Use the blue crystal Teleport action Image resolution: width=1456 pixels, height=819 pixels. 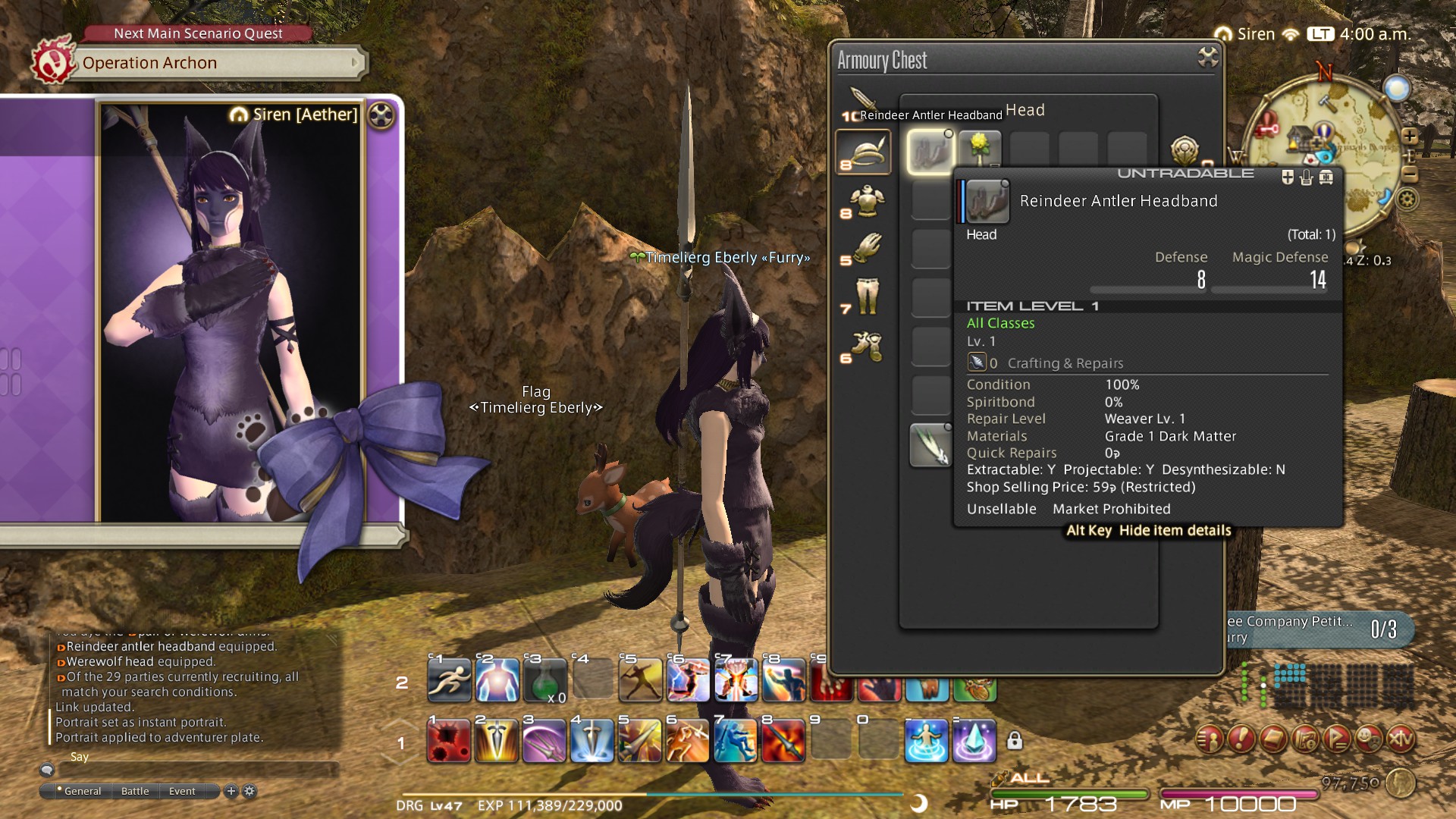(974, 741)
